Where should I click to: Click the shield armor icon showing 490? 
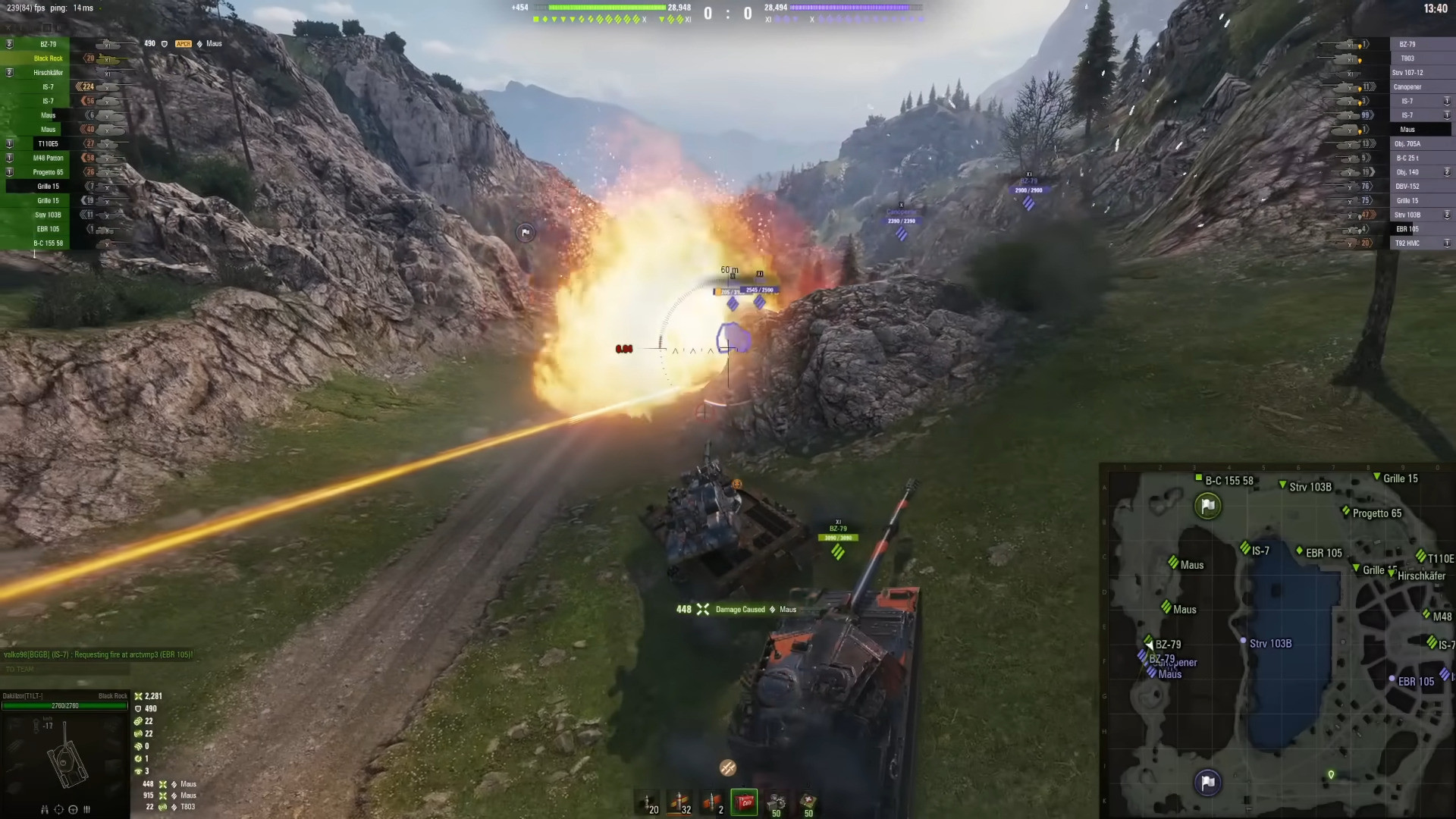coord(139,708)
